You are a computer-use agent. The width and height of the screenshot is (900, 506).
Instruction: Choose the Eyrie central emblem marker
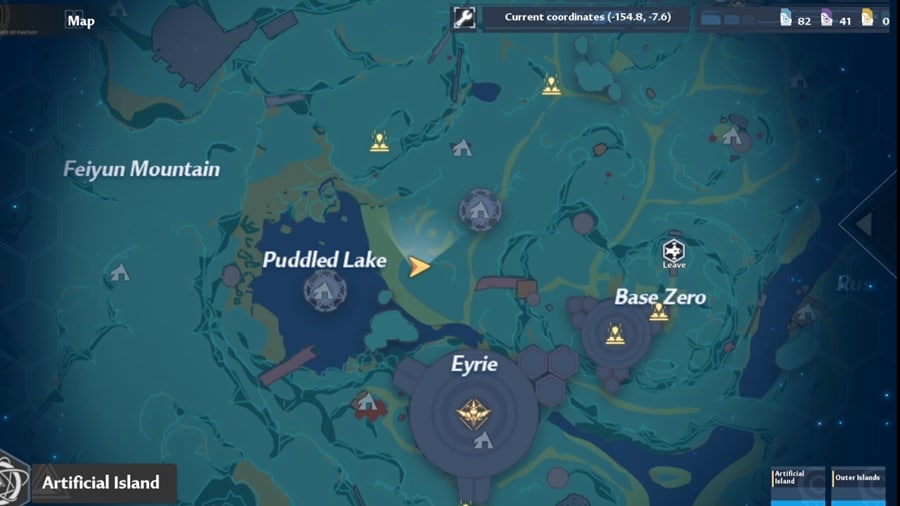[471, 411]
